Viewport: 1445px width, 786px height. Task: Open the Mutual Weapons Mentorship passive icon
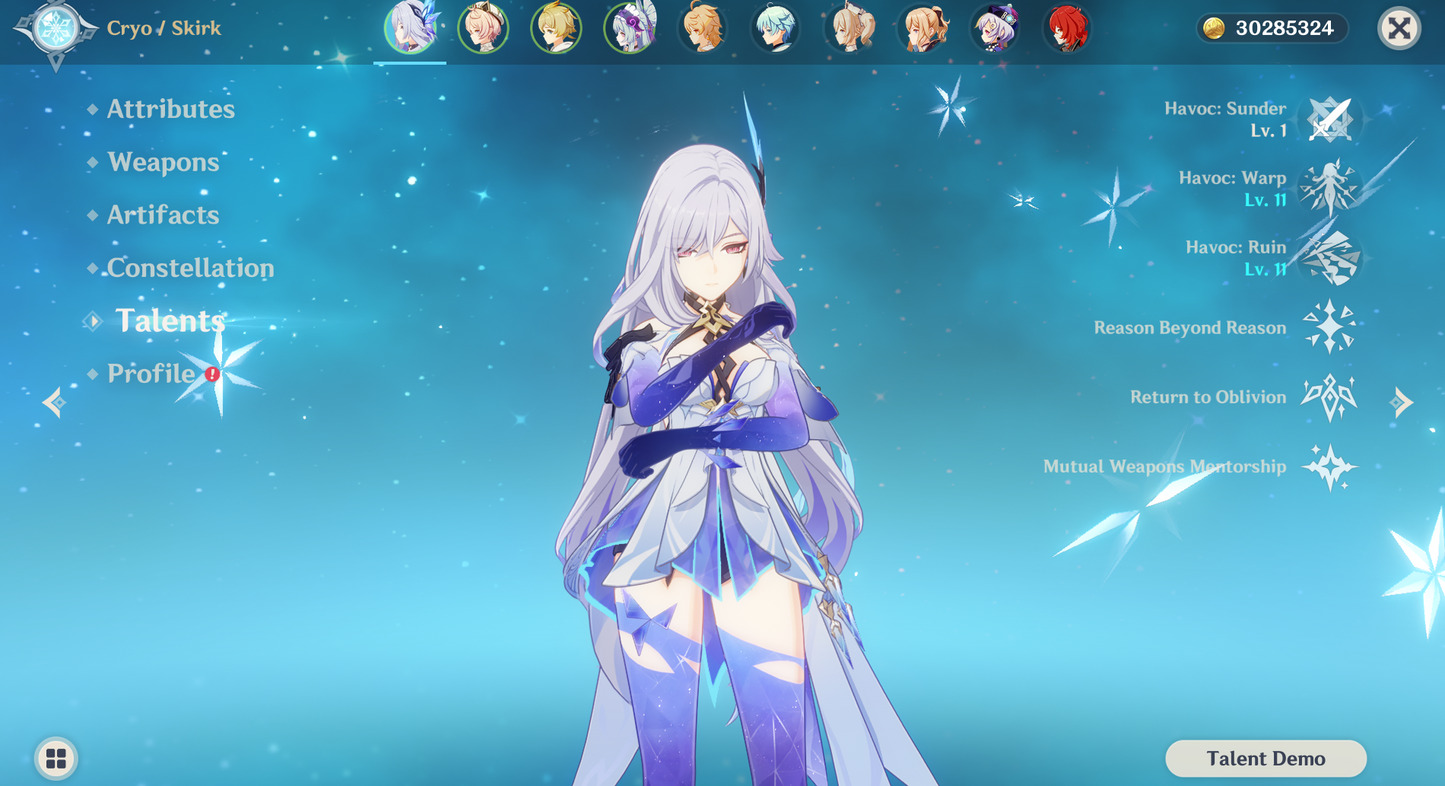coord(1330,466)
